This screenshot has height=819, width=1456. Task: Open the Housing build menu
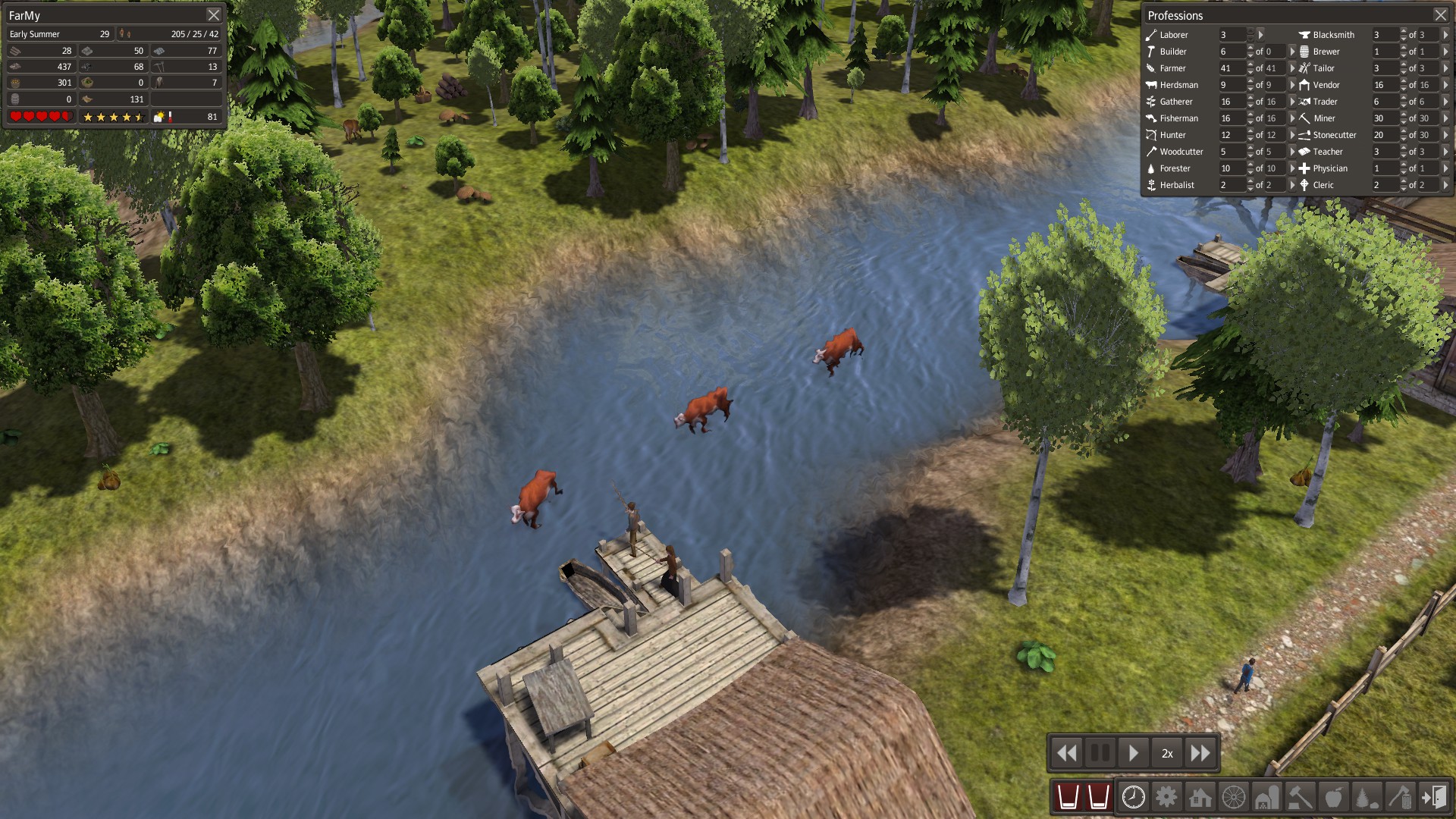pyautogui.click(x=1200, y=798)
